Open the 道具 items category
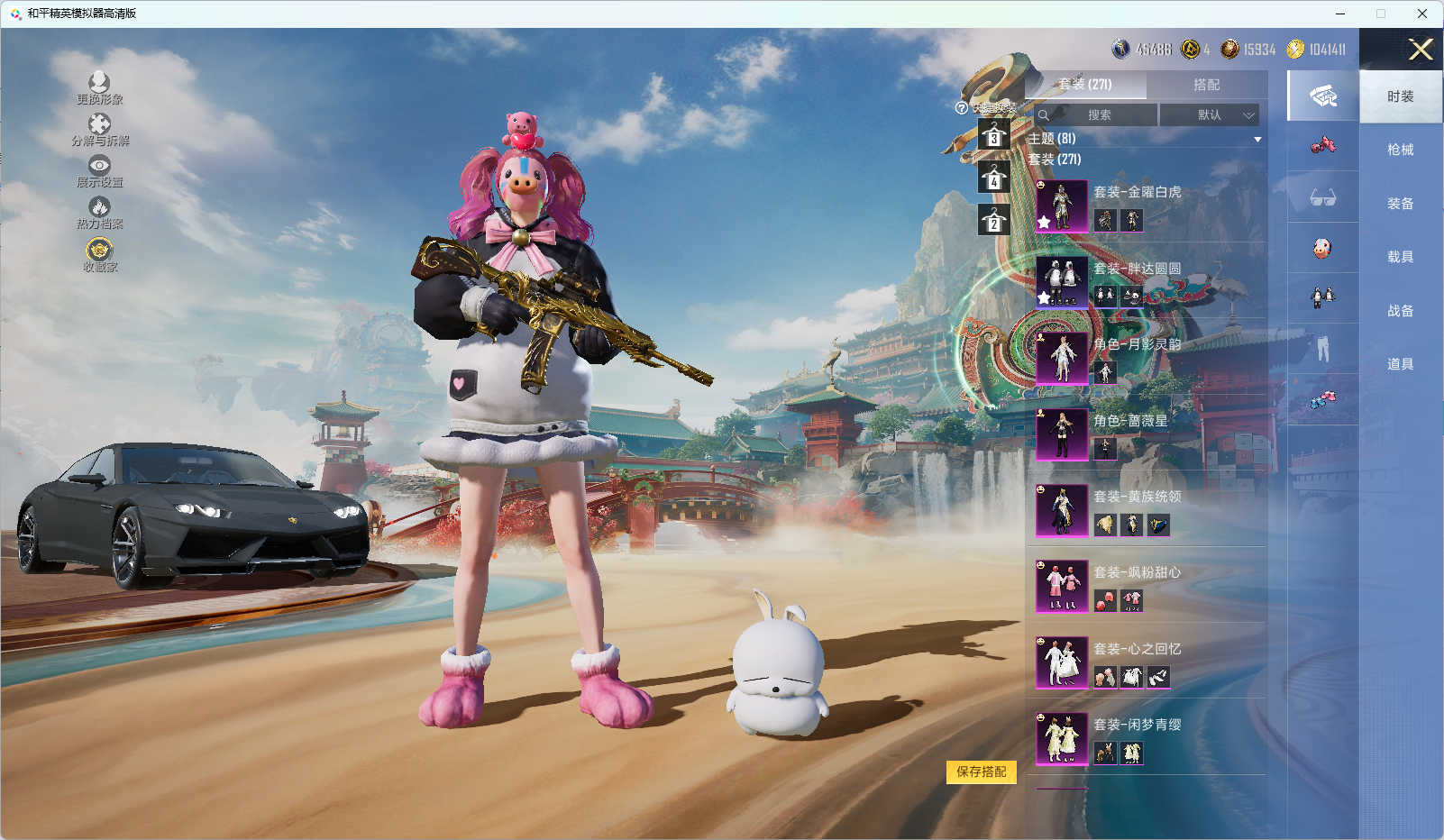 (1400, 364)
